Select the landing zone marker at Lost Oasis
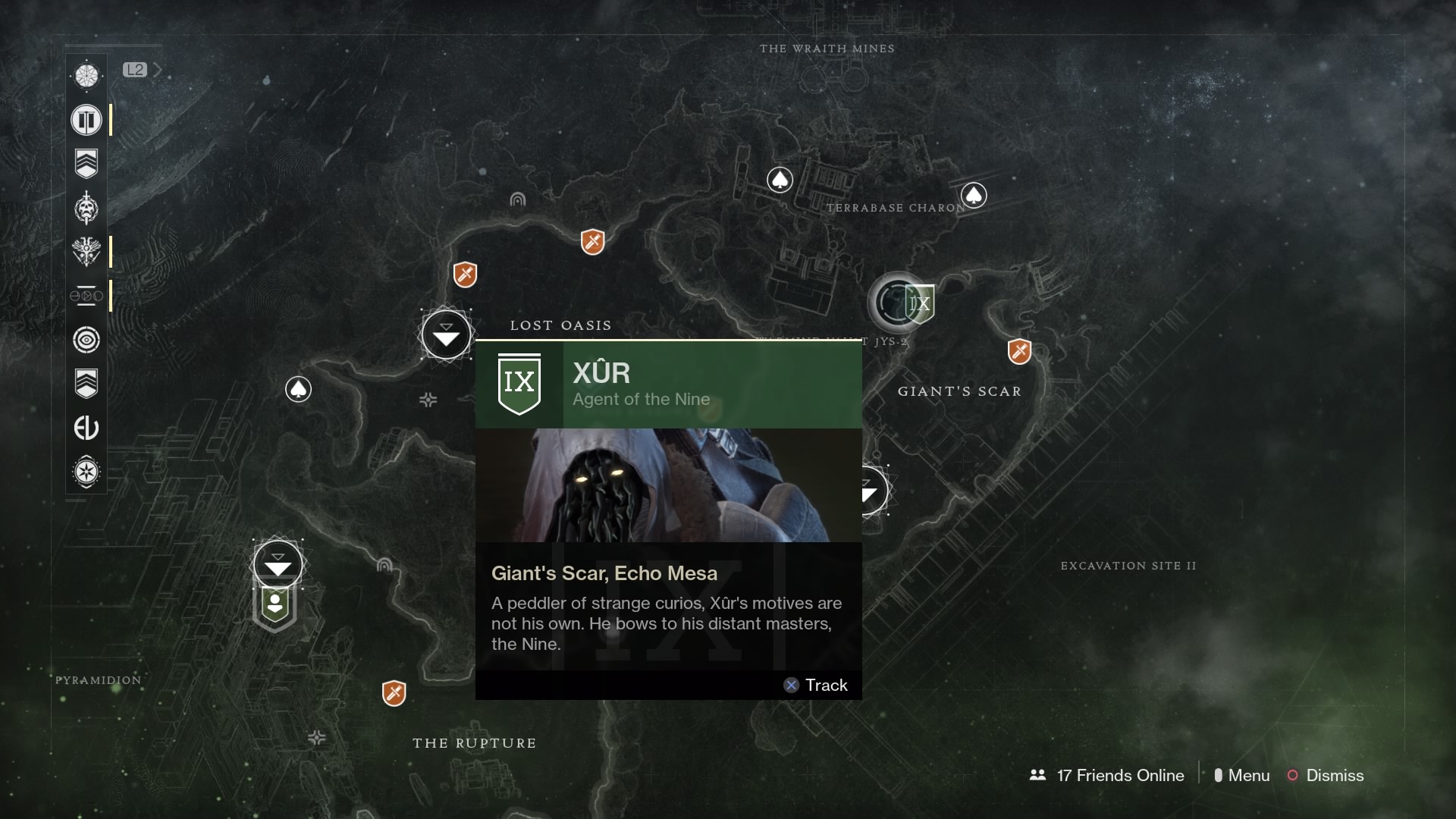 click(447, 334)
